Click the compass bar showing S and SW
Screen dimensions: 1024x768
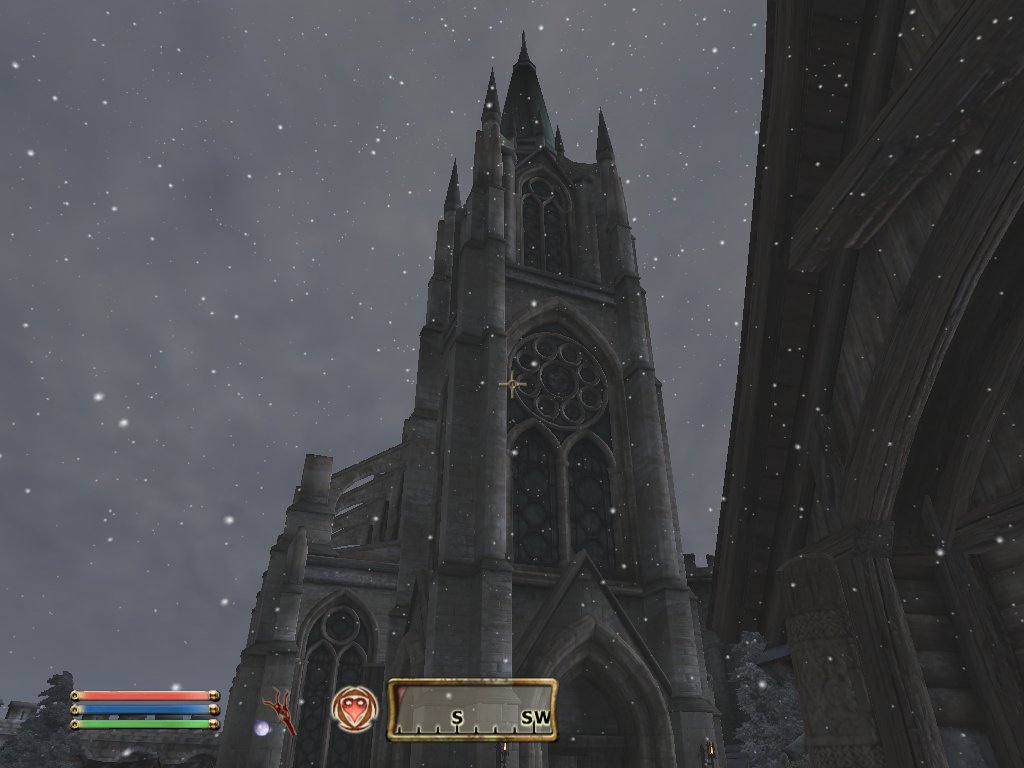pos(472,710)
